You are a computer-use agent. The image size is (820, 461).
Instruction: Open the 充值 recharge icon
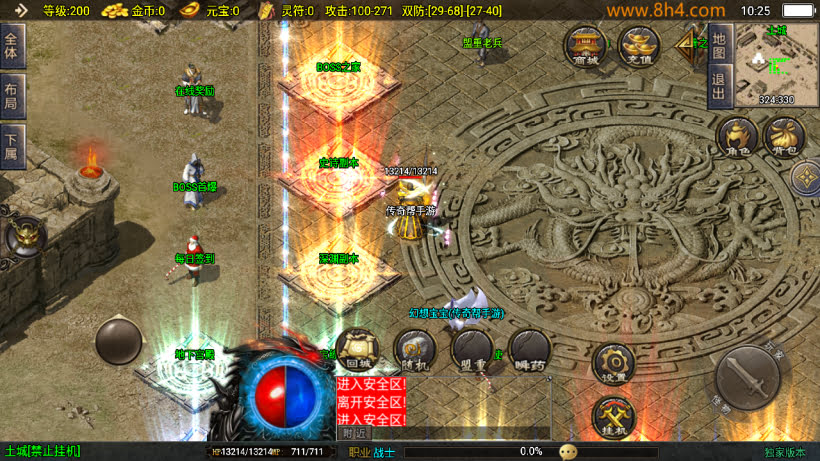click(x=638, y=45)
